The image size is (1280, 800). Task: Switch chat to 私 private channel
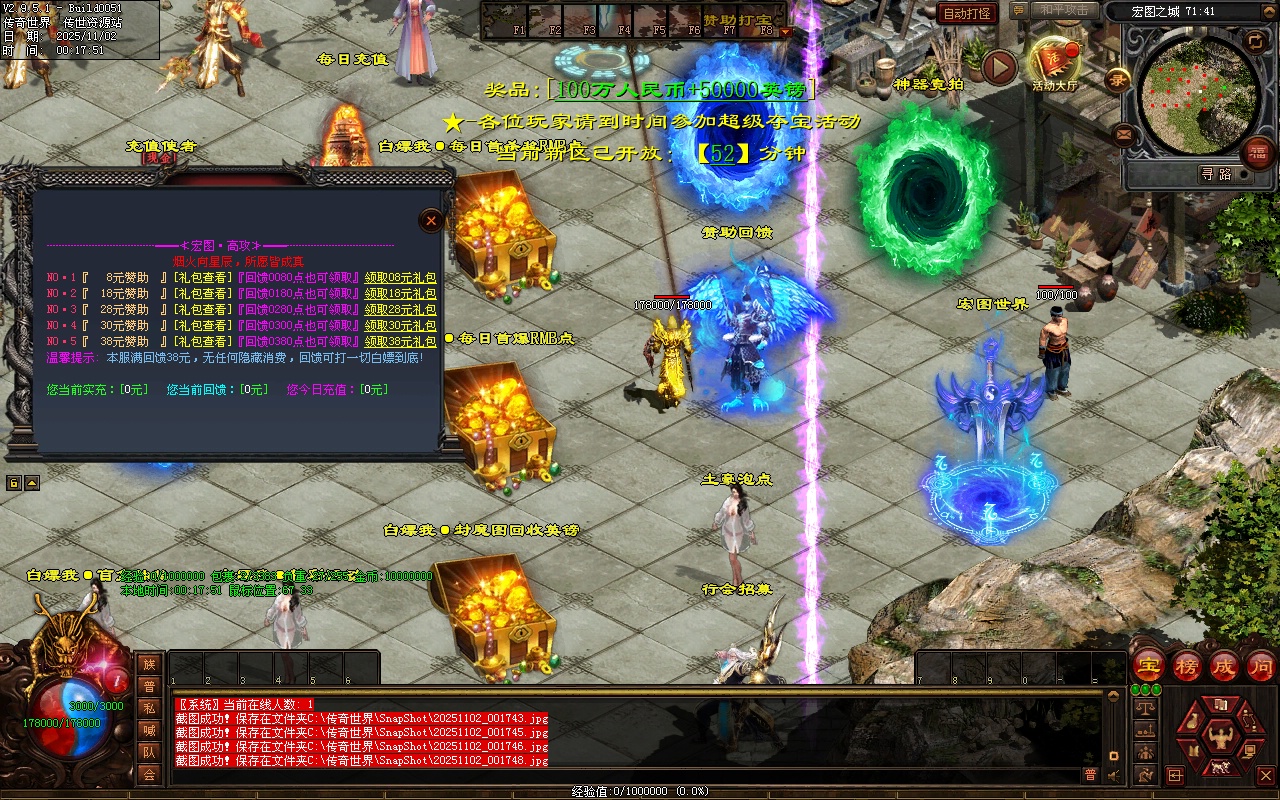click(149, 708)
